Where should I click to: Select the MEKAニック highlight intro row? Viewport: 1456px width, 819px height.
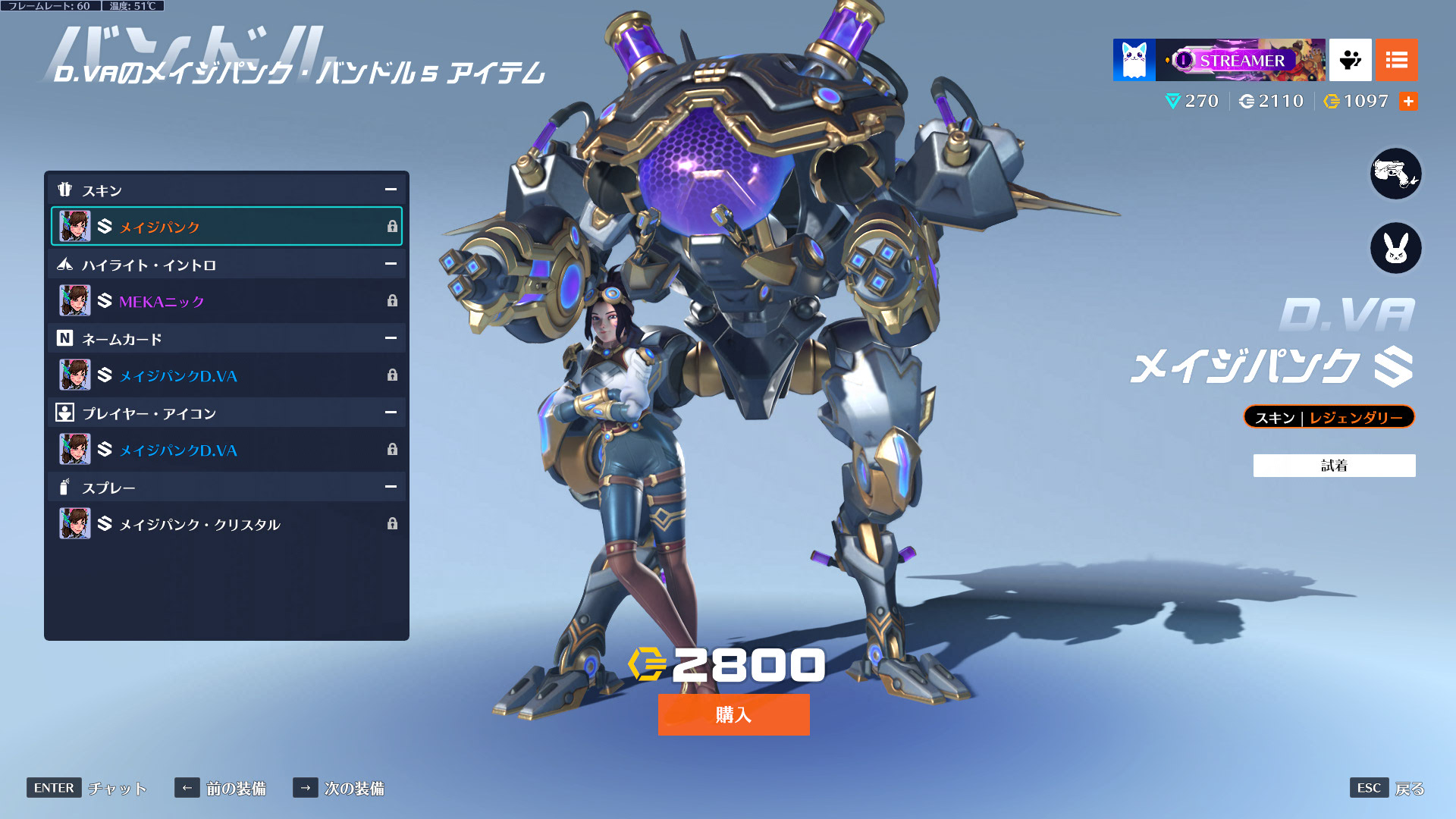(227, 301)
